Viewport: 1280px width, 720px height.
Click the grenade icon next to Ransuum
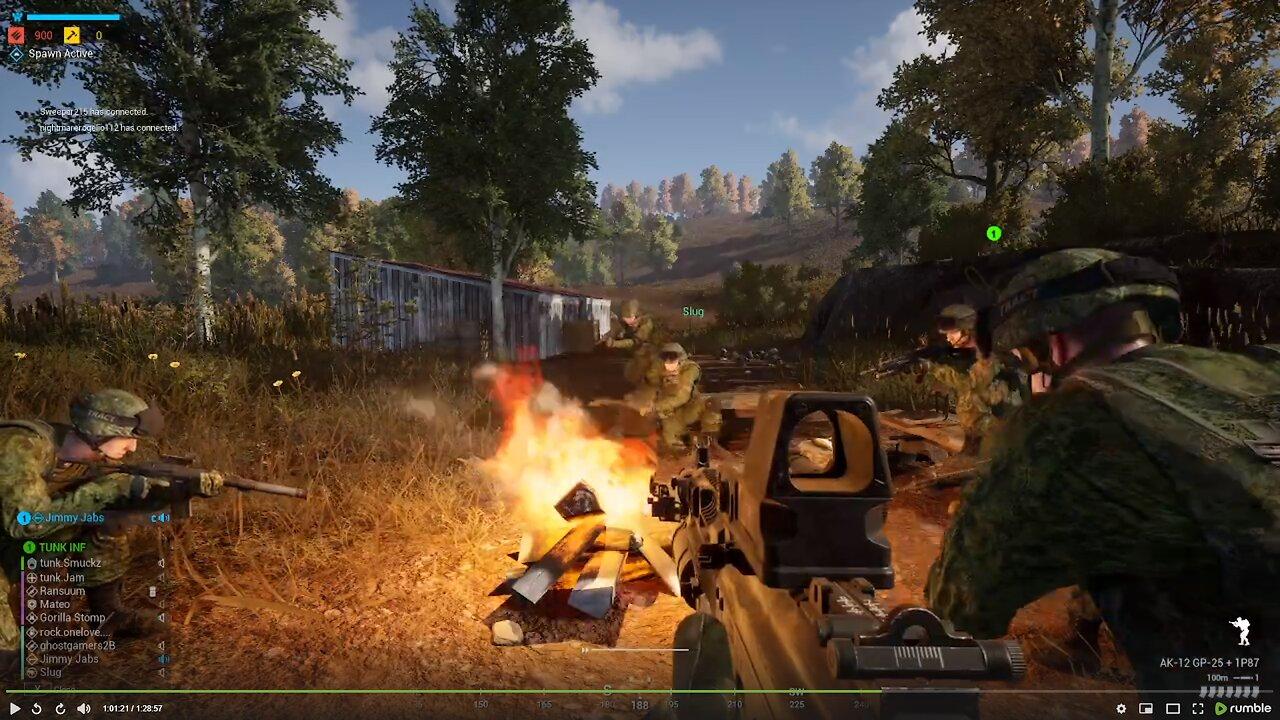pyautogui.click(x=152, y=592)
